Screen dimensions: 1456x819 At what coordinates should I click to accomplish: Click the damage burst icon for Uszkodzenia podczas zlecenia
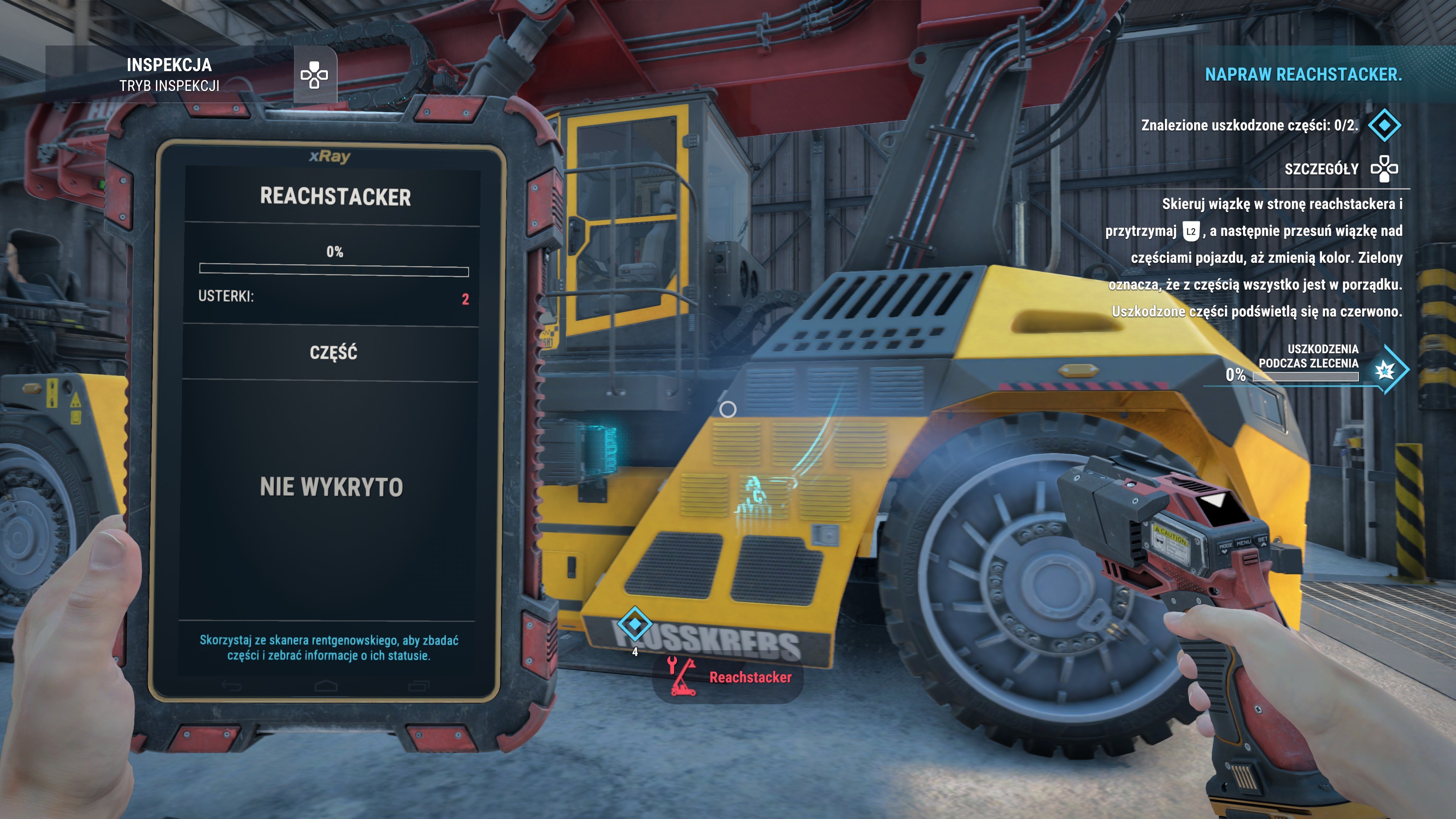pyautogui.click(x=1385, y=371)
